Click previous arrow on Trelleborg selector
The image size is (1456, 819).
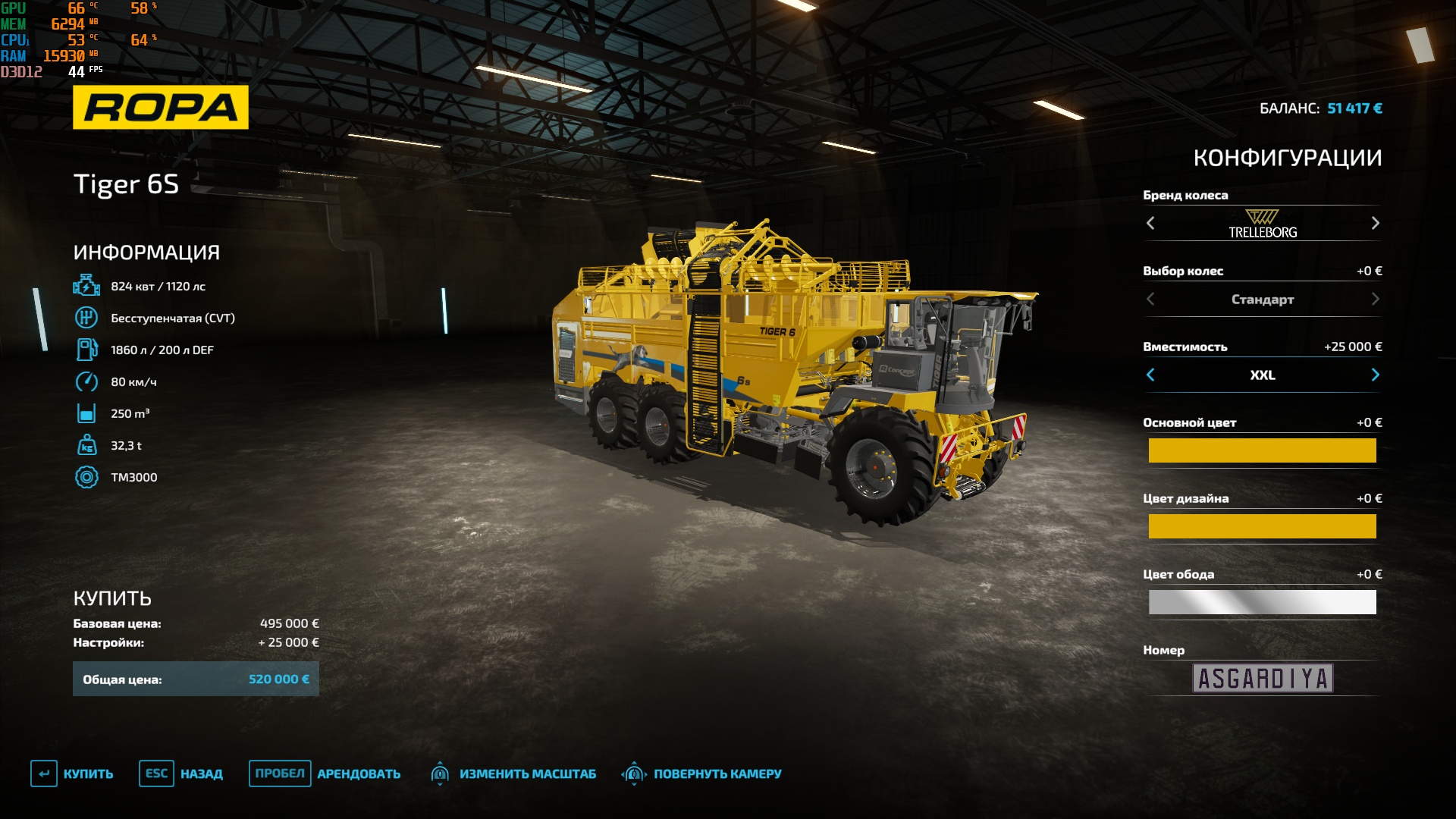click(1151, 224)
